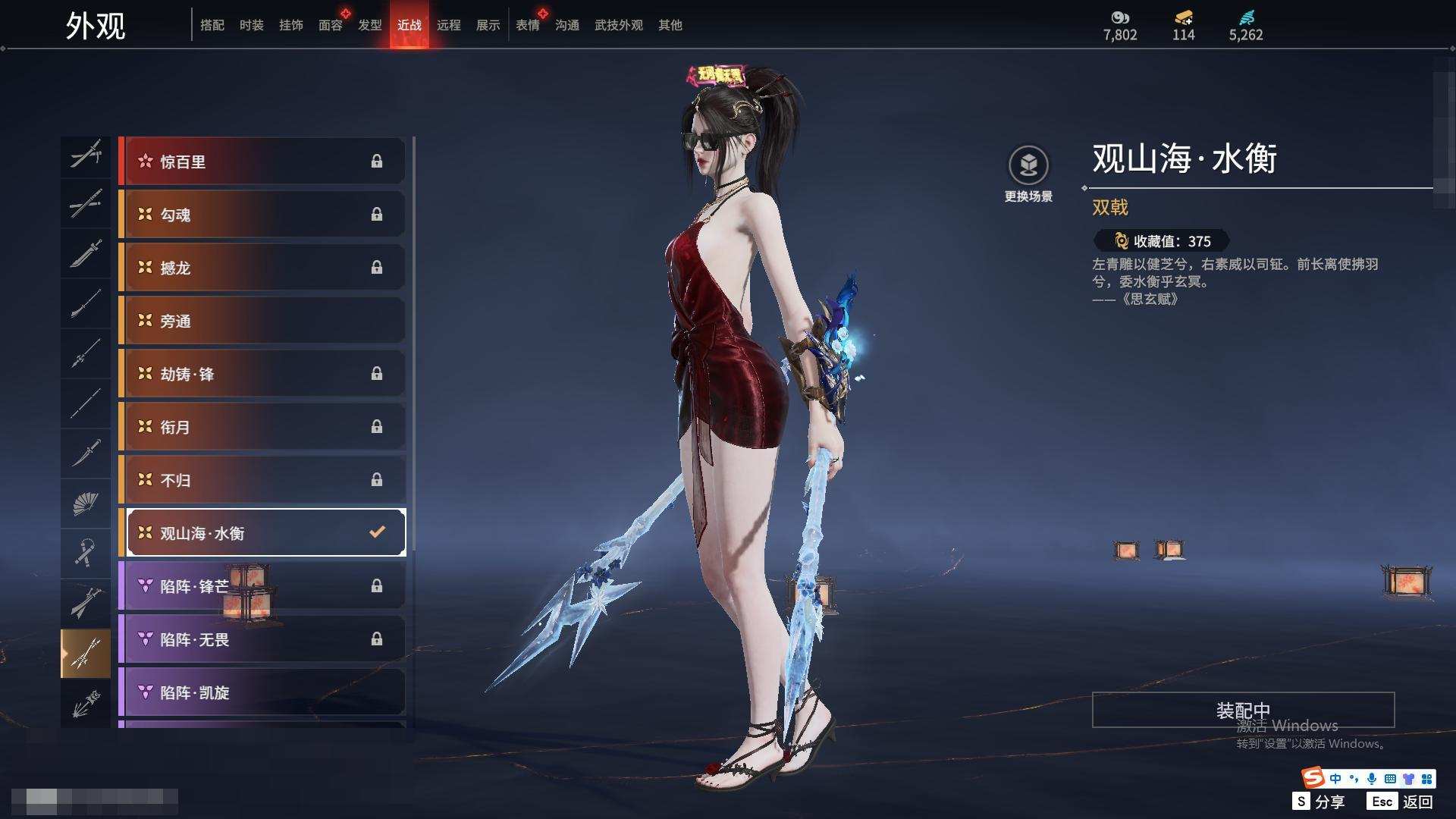Pick the 旁通 weapon skin
Viewport: 1456px width, 819px height.
click(x=262, y=321)
